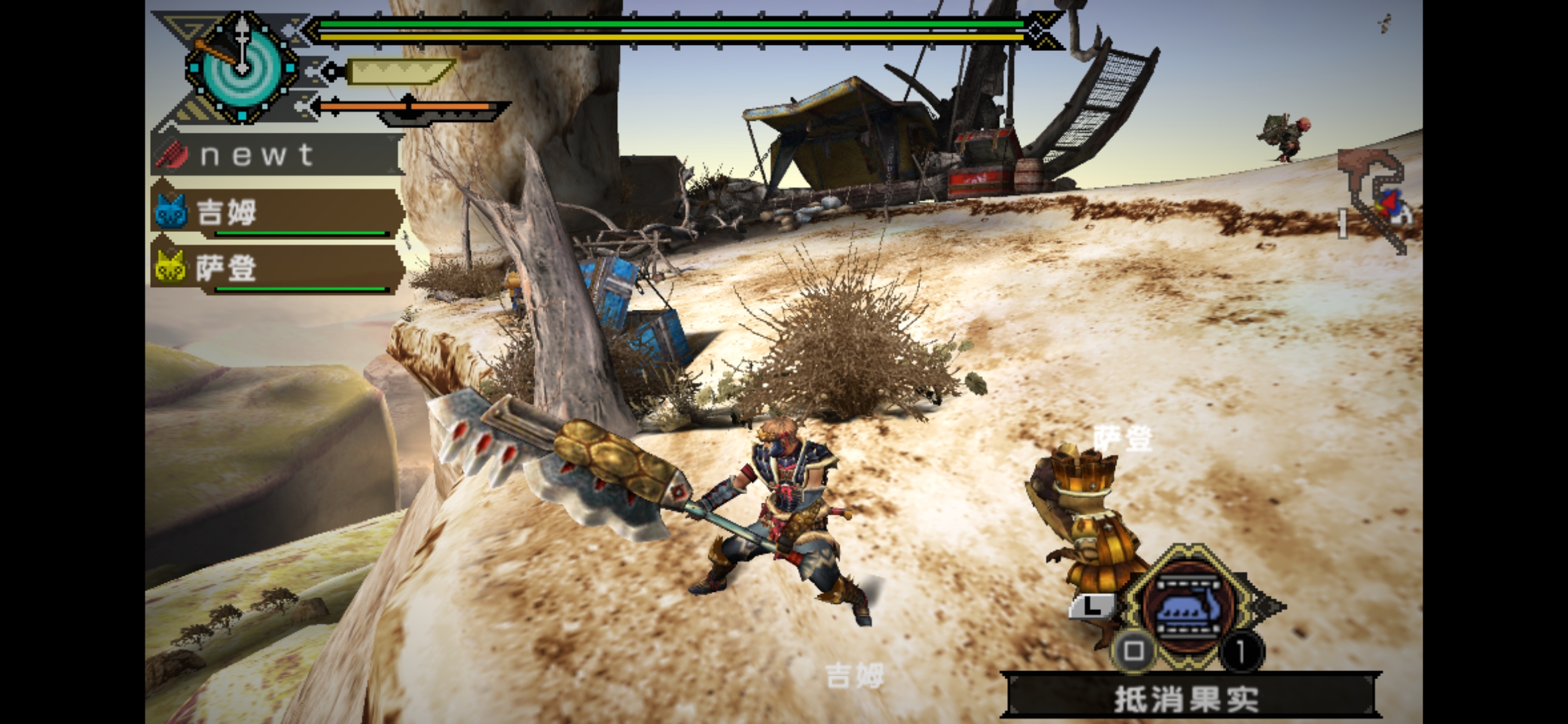Click the quest timer clock icon
1568x724 pixels.
click(x=241, y=68)
